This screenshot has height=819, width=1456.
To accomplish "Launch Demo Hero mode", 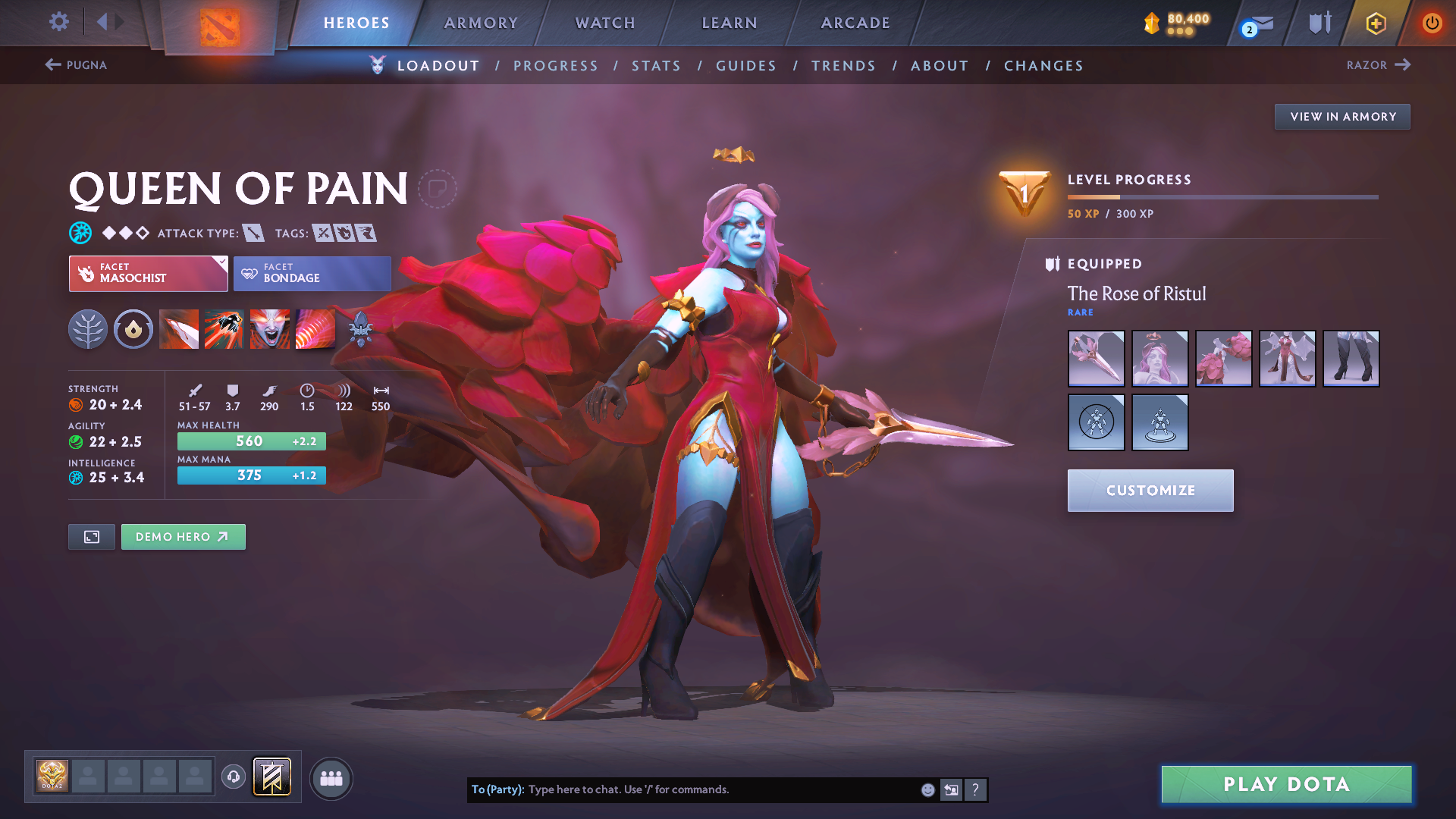I will [x=183, y=537].
